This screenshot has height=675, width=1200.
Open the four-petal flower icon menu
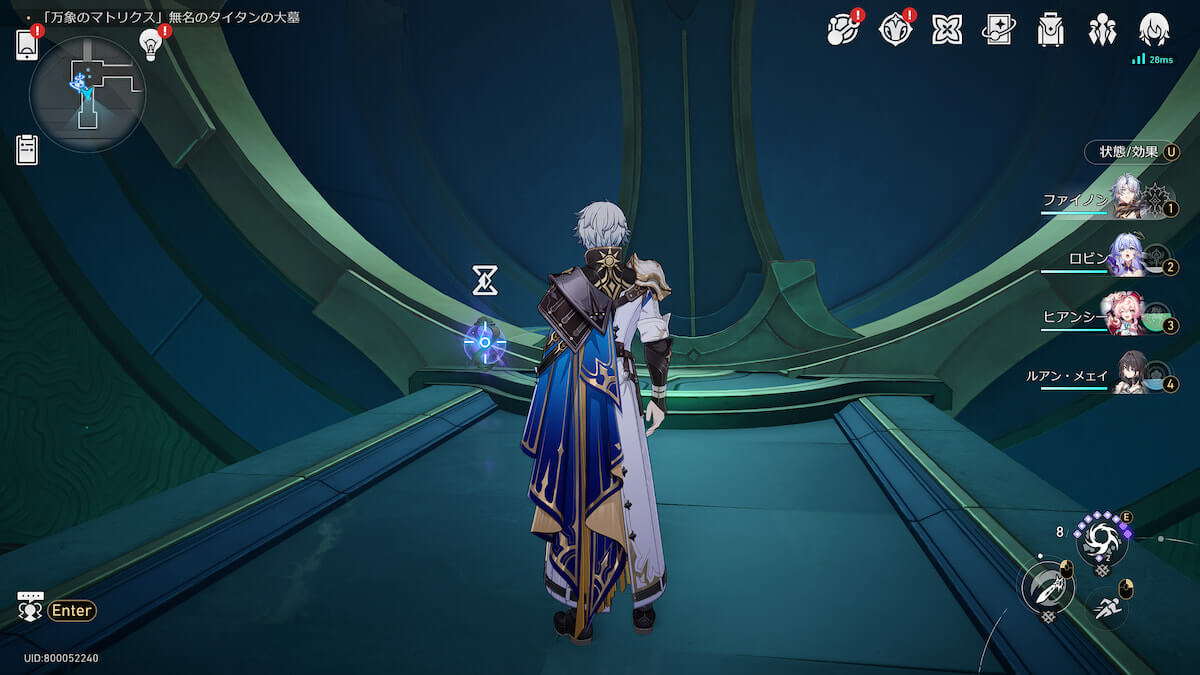[947, 30]
